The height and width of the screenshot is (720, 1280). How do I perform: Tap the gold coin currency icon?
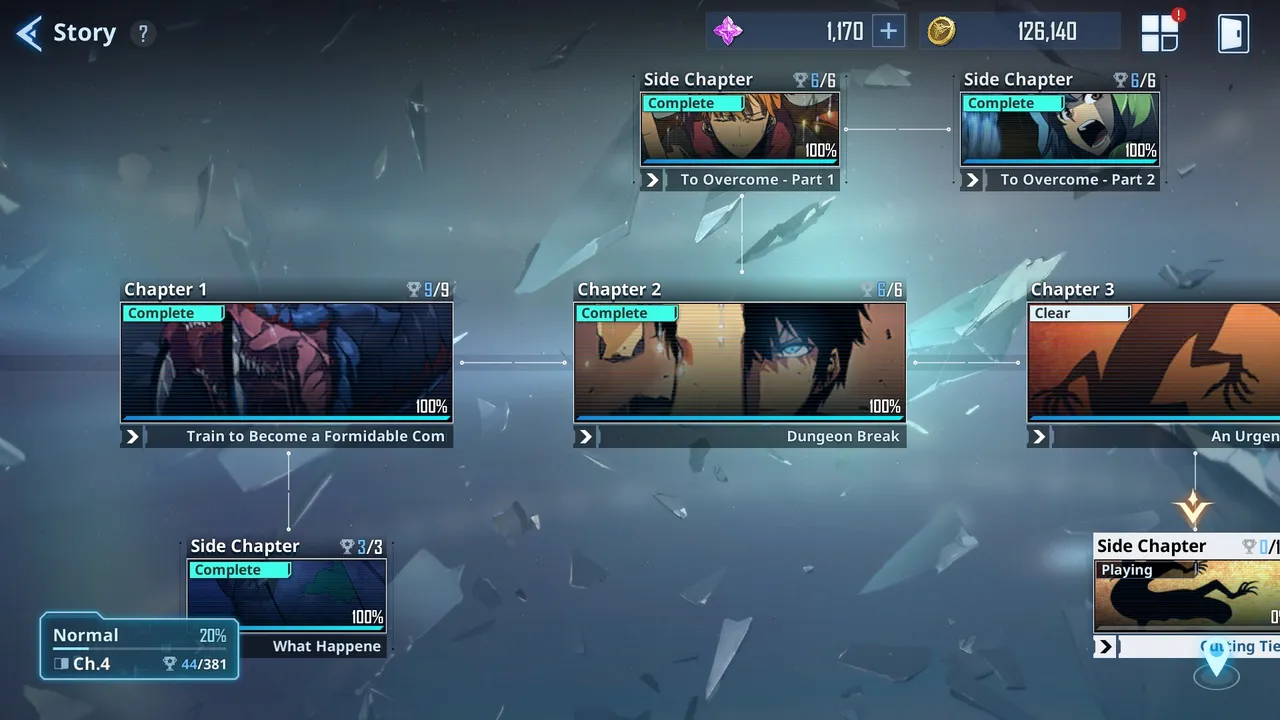(x=941, y=31)
